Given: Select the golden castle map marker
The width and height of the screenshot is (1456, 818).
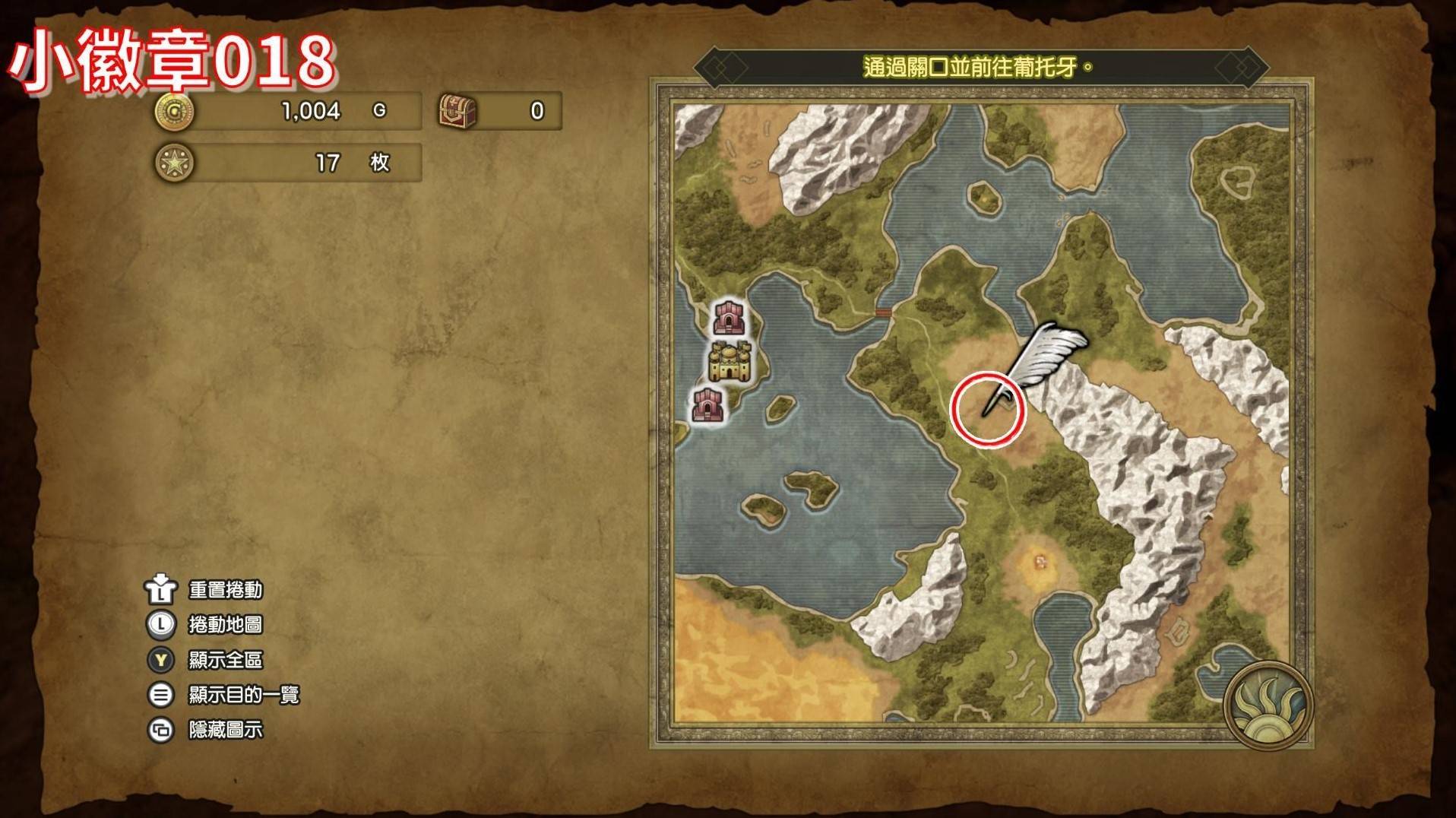Looking at the screenshot, I should pyautogui.click(x=730, y=362).
